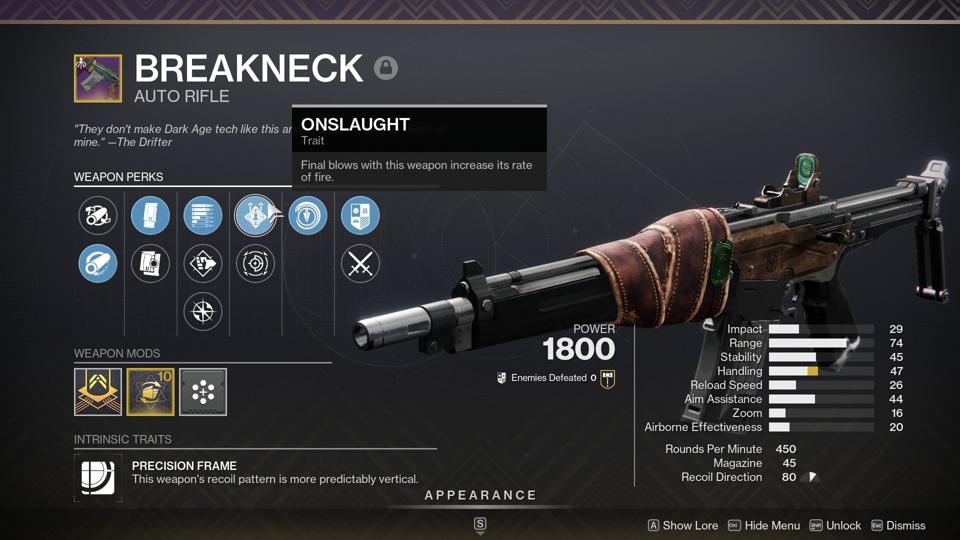Open the Appearance section
The width and height of the screenshot is (960, 540).
pos(480,495)
